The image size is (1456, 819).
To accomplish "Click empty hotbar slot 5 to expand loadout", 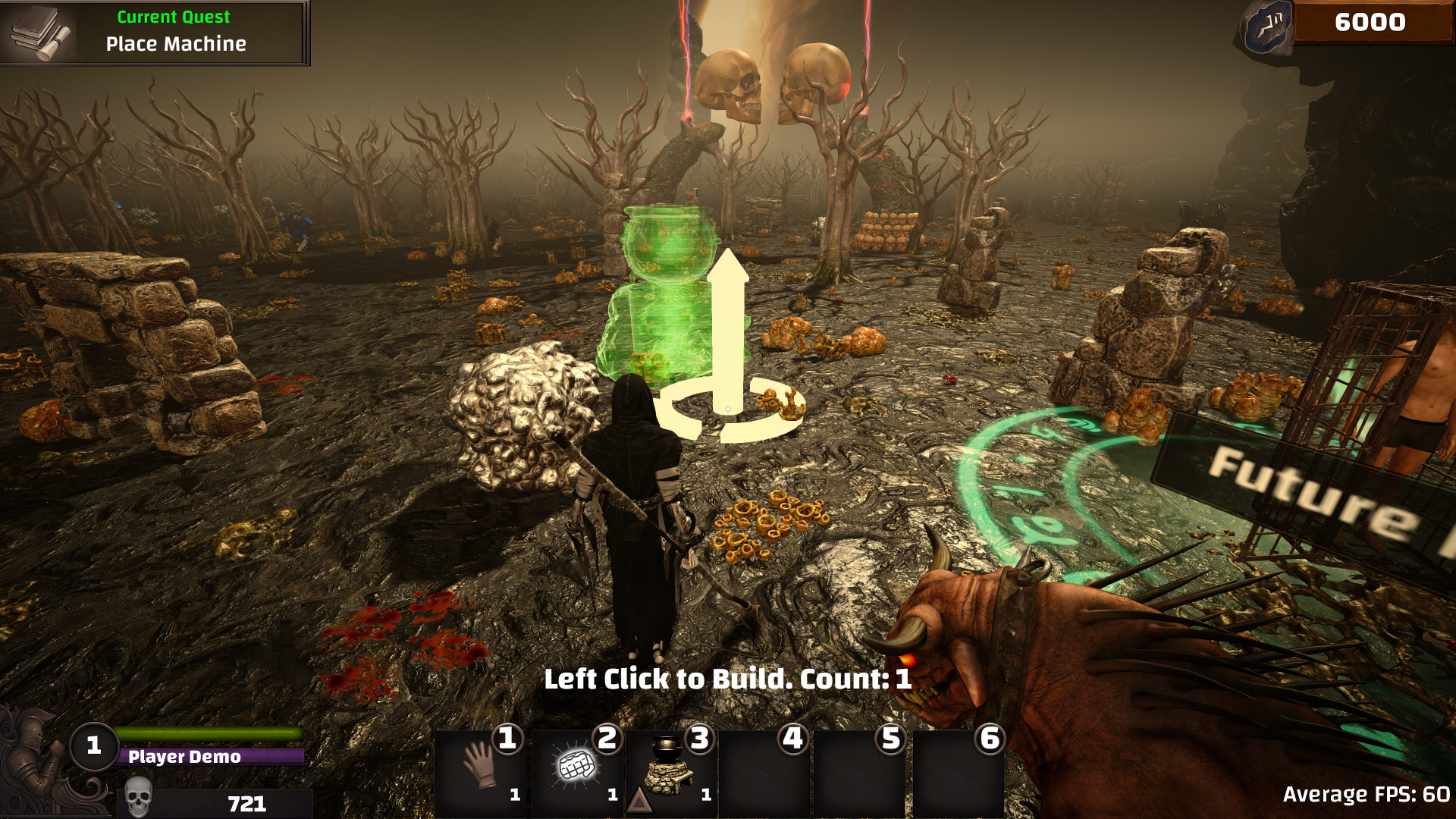I will tap(863, 770).
